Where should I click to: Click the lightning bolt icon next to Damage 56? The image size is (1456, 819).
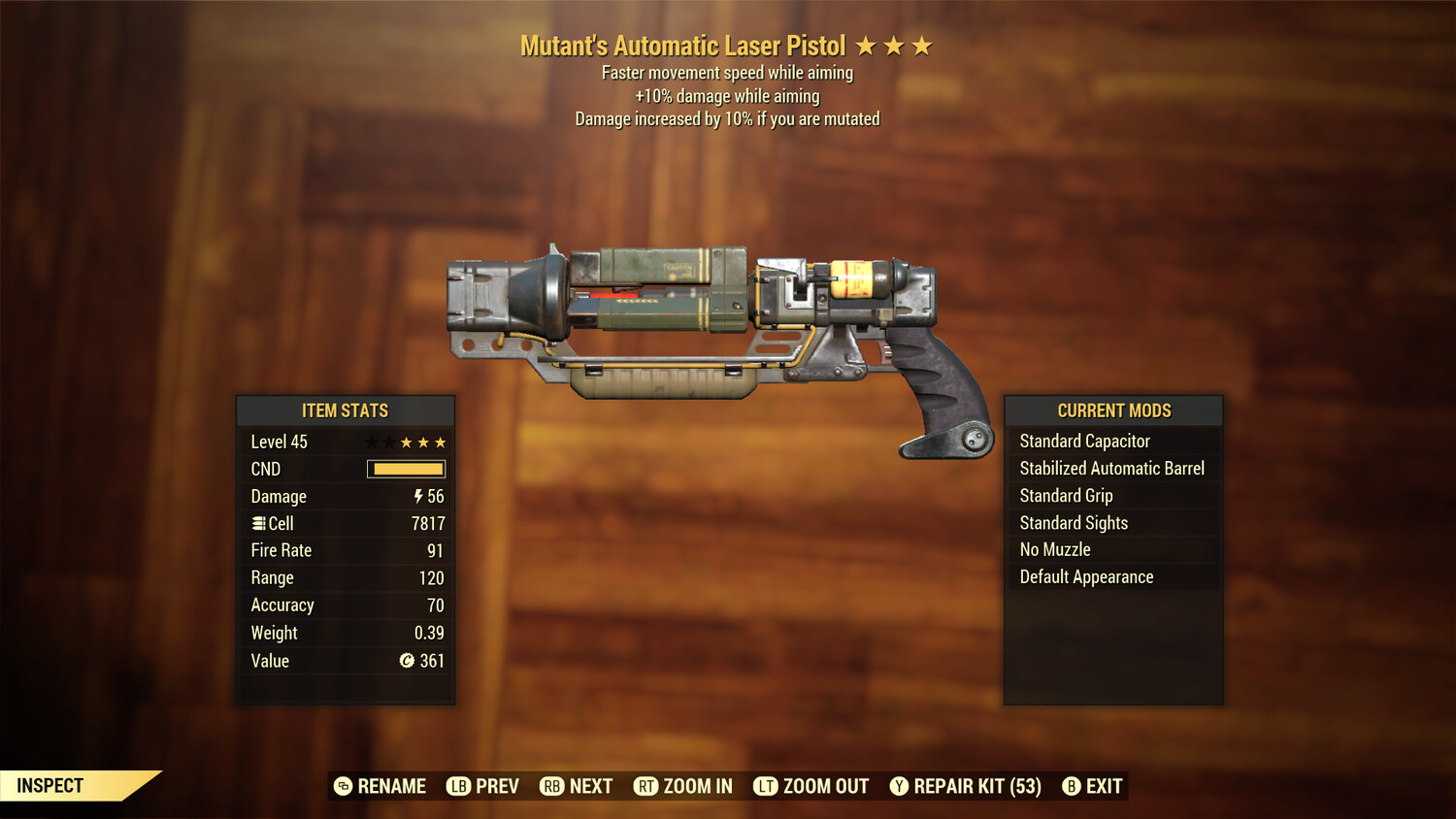(x=417, y=496)
